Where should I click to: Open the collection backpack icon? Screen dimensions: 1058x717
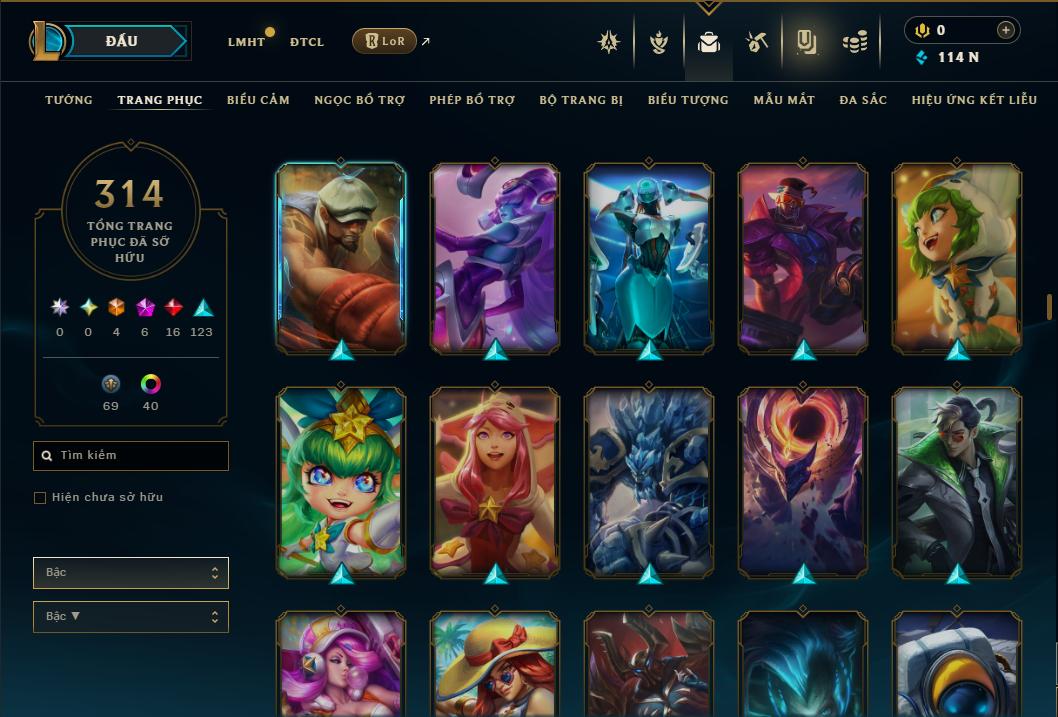[x=709, y=42]
